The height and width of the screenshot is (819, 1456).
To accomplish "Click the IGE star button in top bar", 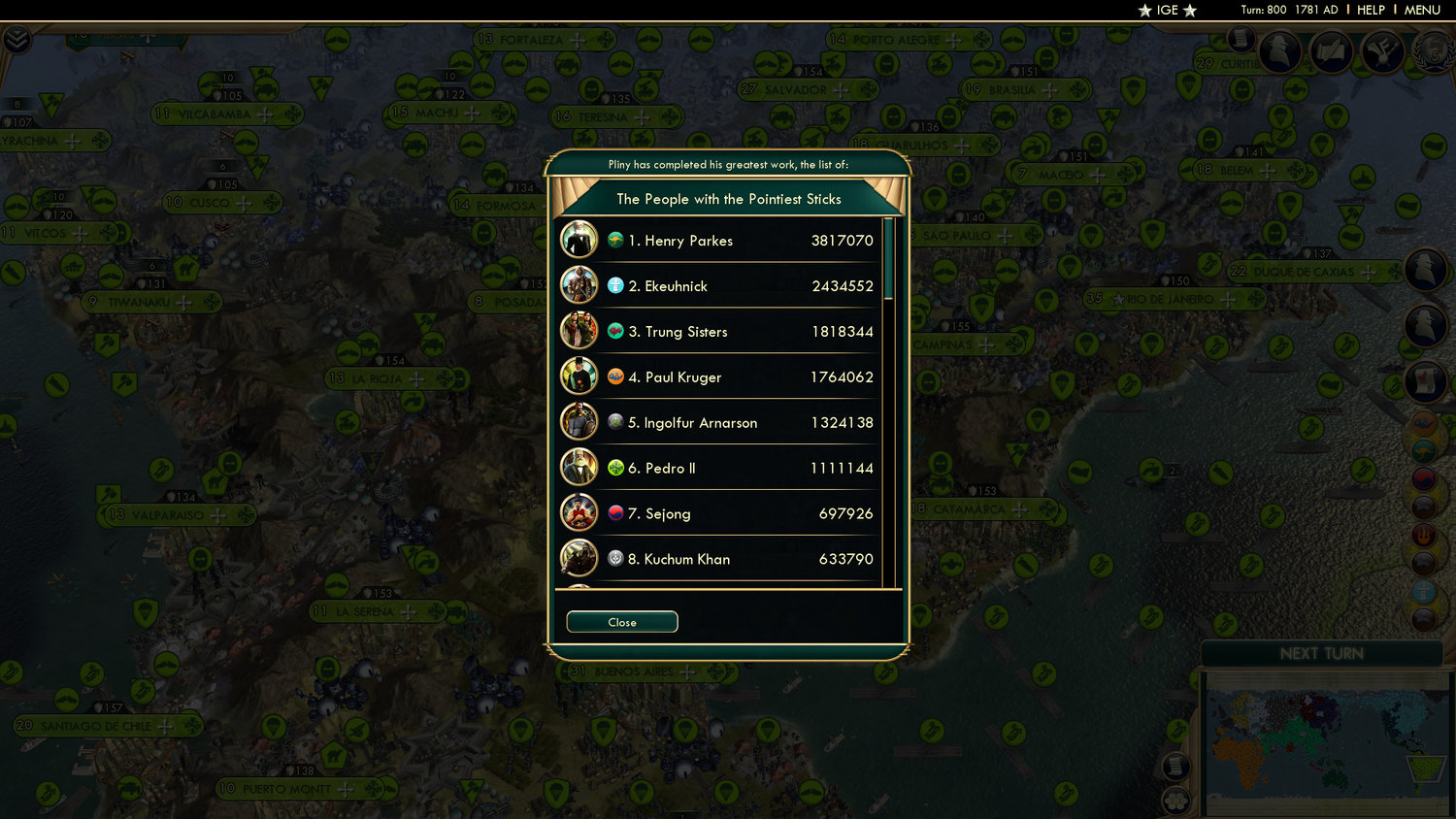I will click(x=1166, y=11).
